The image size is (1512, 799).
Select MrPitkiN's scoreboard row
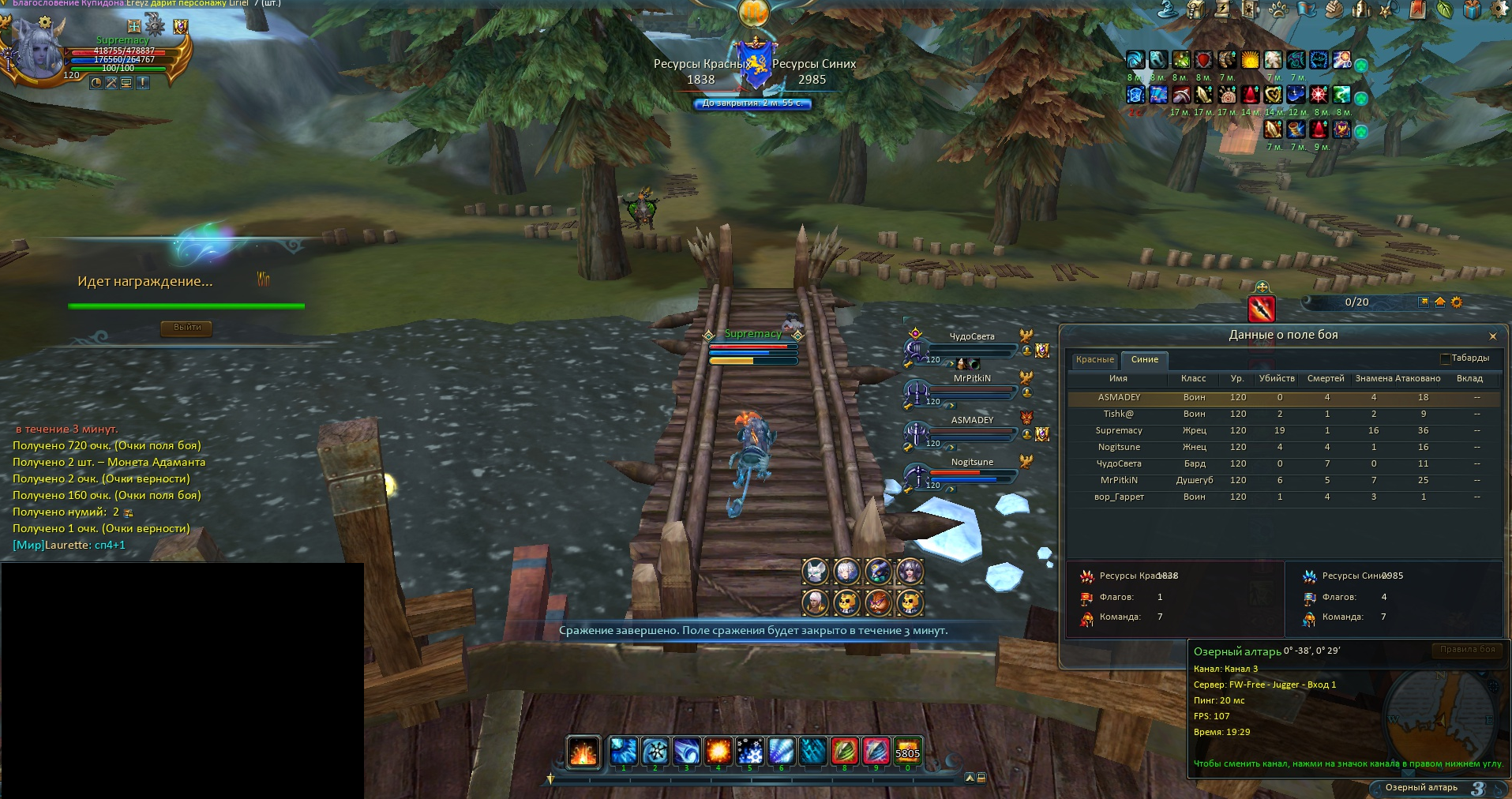tap(1119, 481)
